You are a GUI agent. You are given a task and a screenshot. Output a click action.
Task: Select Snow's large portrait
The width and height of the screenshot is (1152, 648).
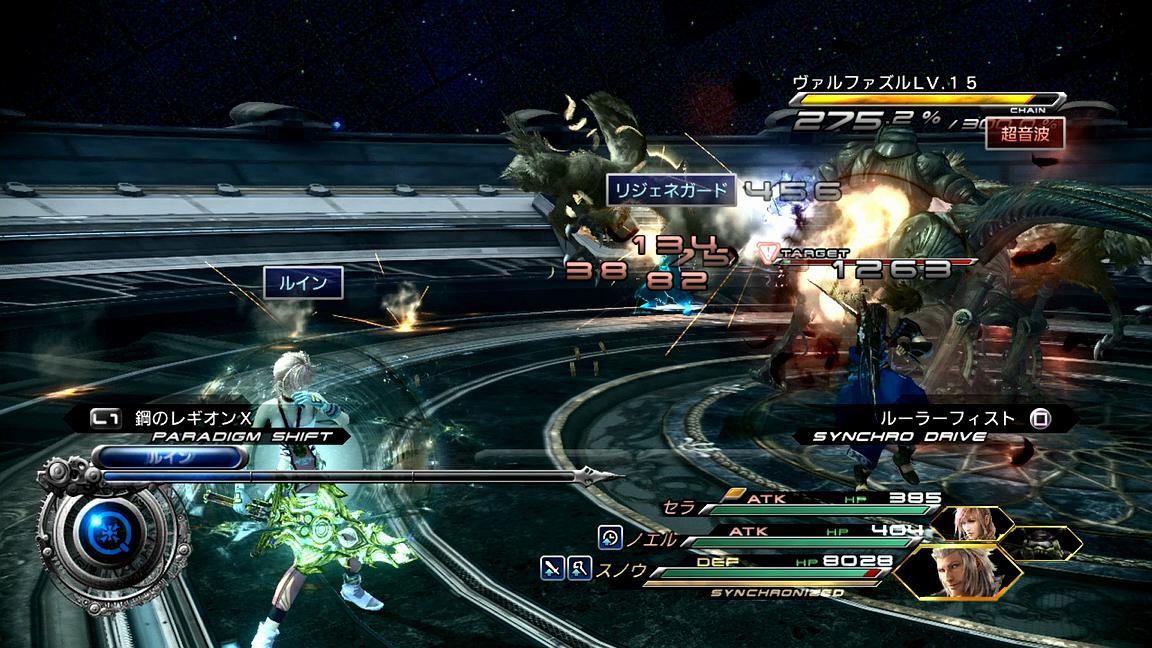tap(956, 572)
